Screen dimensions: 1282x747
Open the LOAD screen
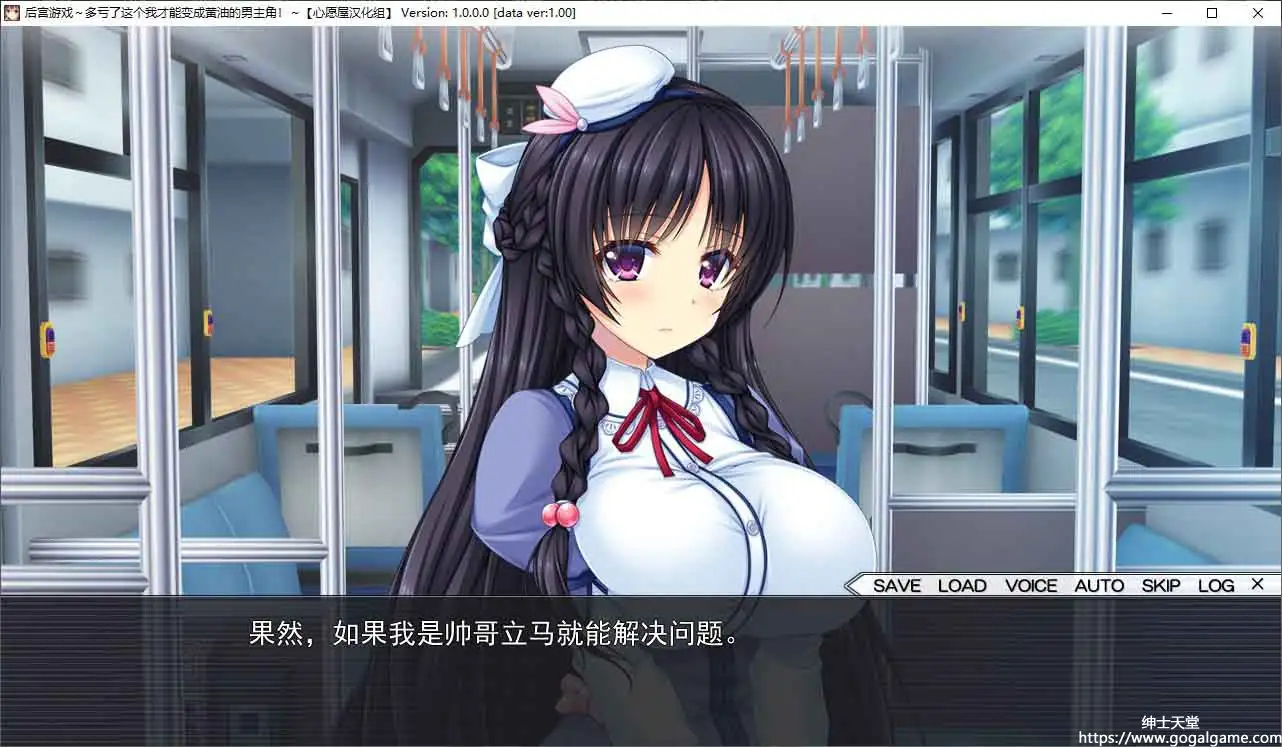[x=961, y=586]
